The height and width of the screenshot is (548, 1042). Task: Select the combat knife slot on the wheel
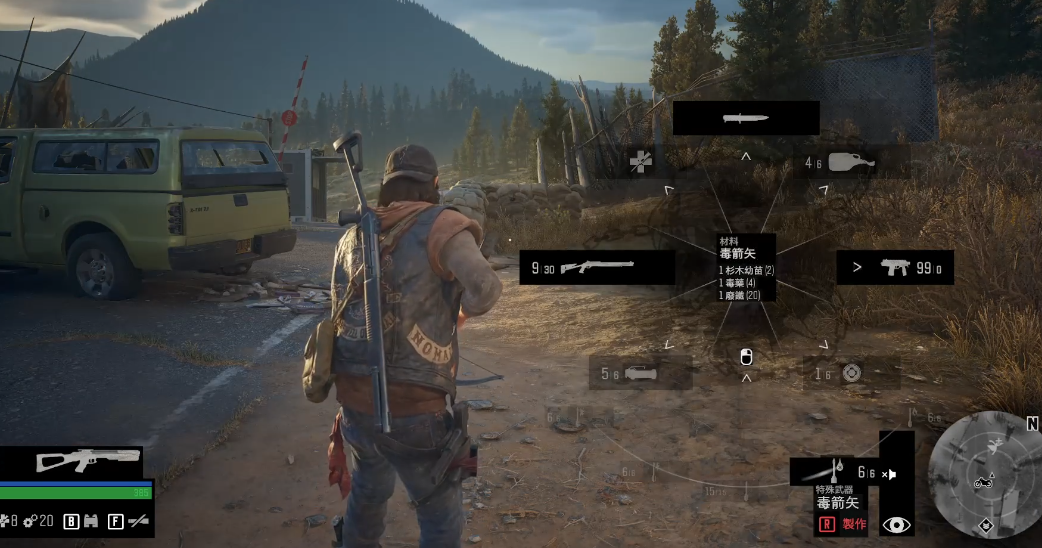point(746,118)
